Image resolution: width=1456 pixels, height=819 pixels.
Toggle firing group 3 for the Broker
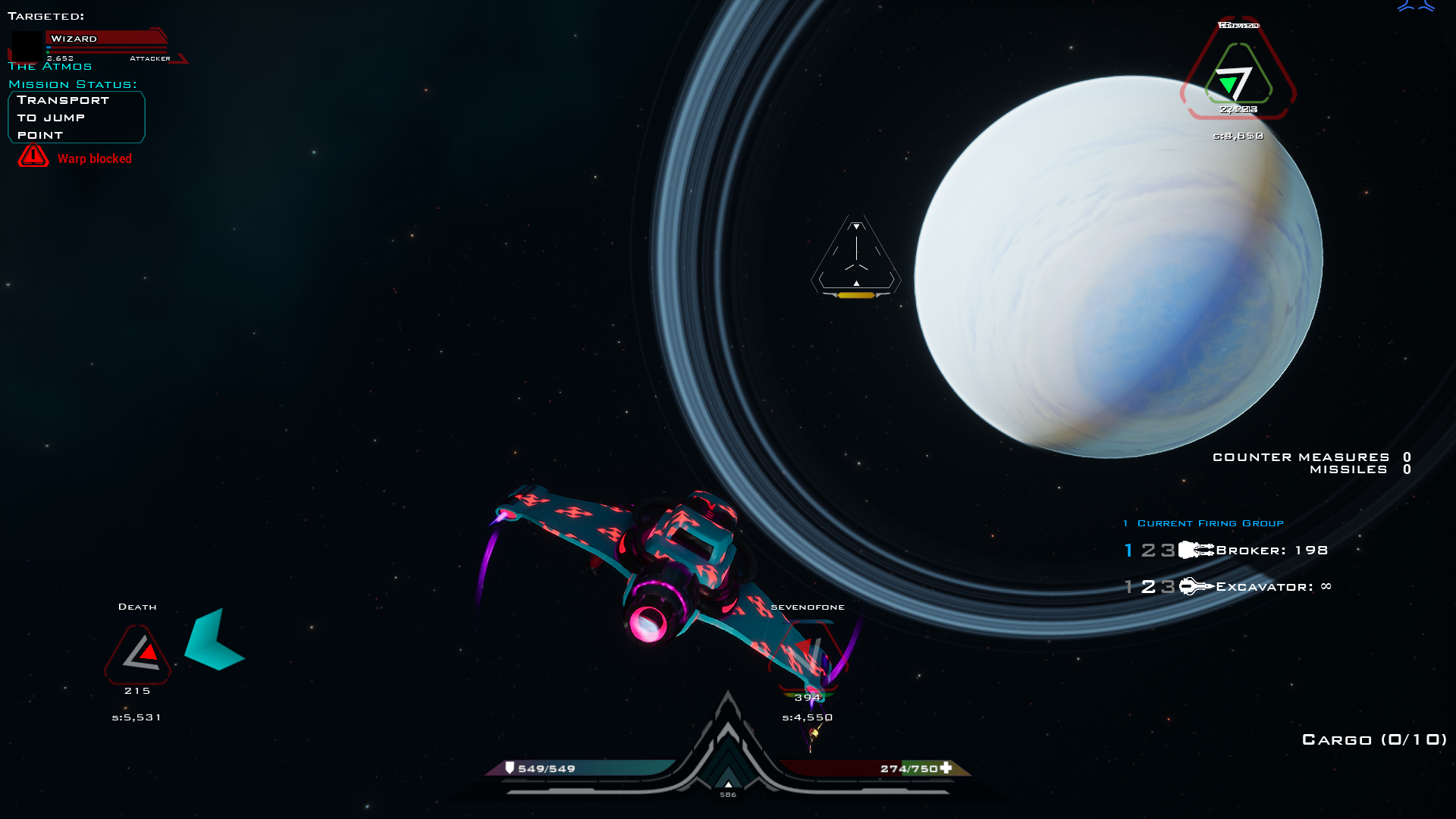click(x=1164, y=550)
